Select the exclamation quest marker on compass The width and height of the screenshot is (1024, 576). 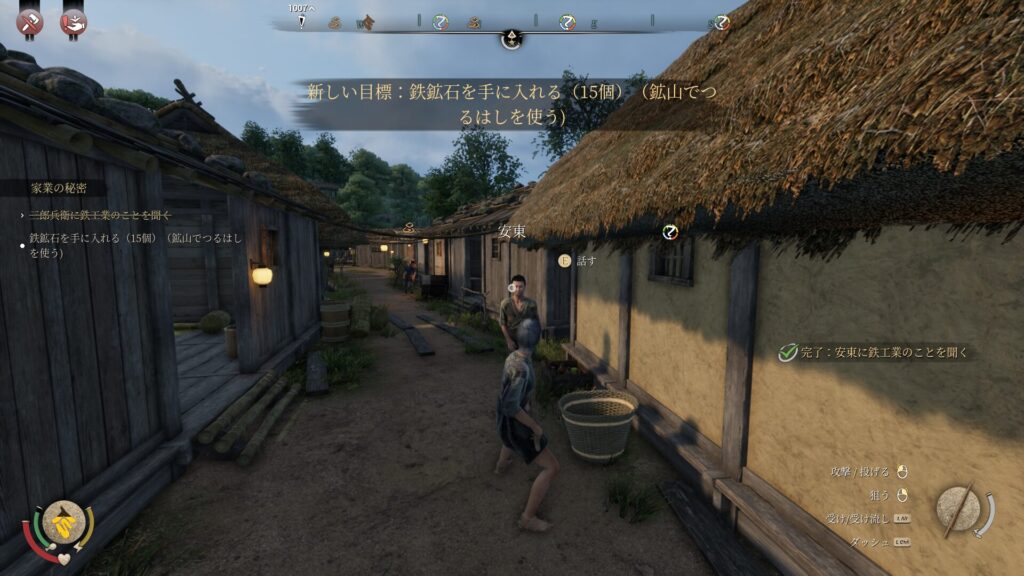[298, 22]
